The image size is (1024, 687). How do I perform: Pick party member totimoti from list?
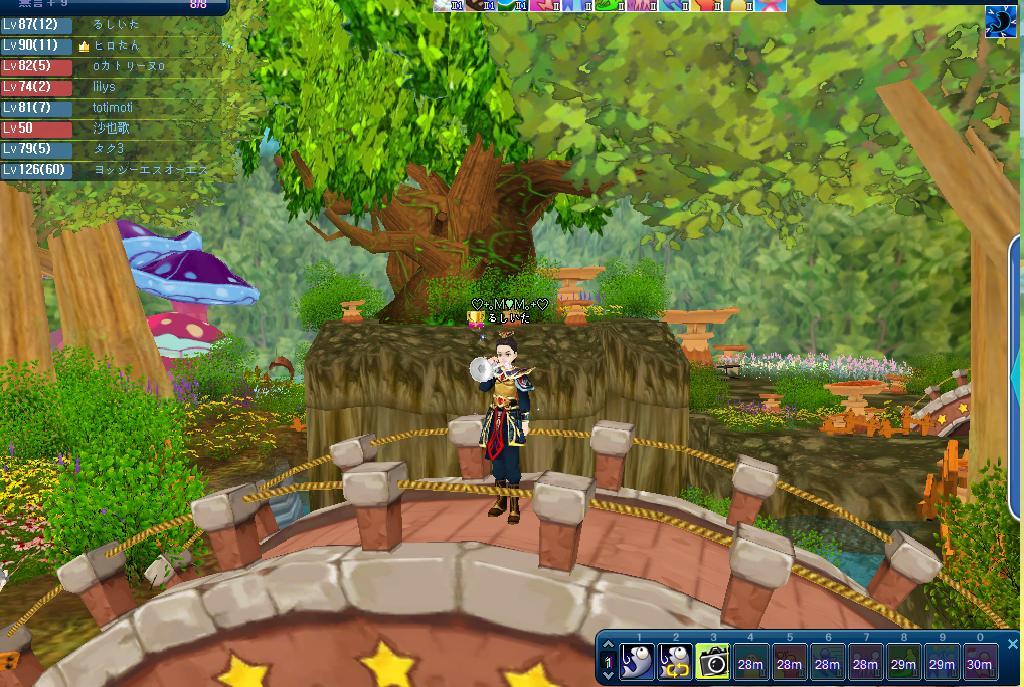[x=112, y=107]
